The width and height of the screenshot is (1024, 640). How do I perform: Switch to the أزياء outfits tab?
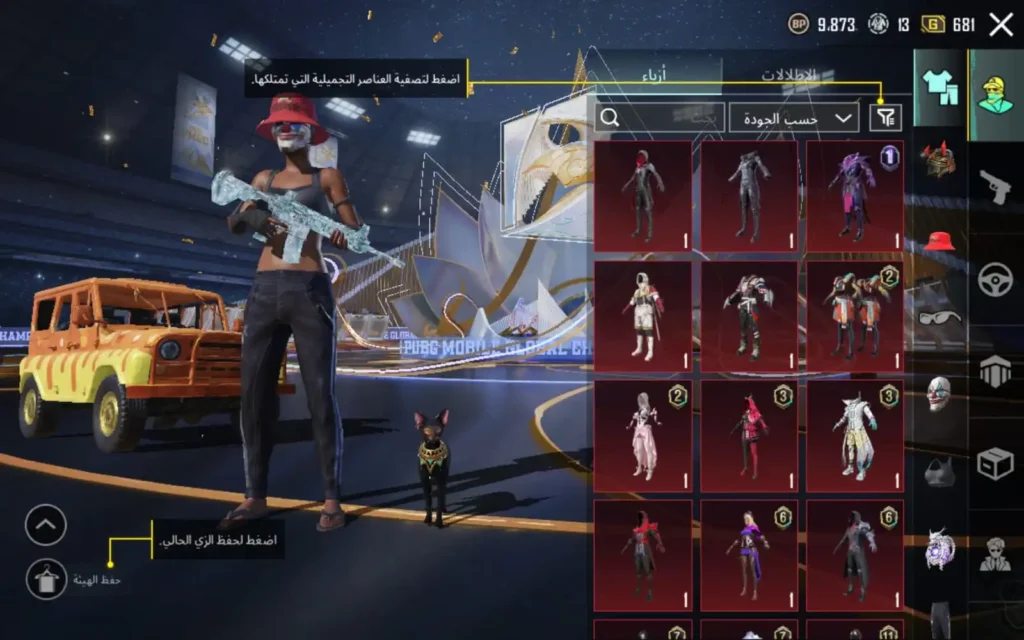pyautogui.click(x=654, y=76)
